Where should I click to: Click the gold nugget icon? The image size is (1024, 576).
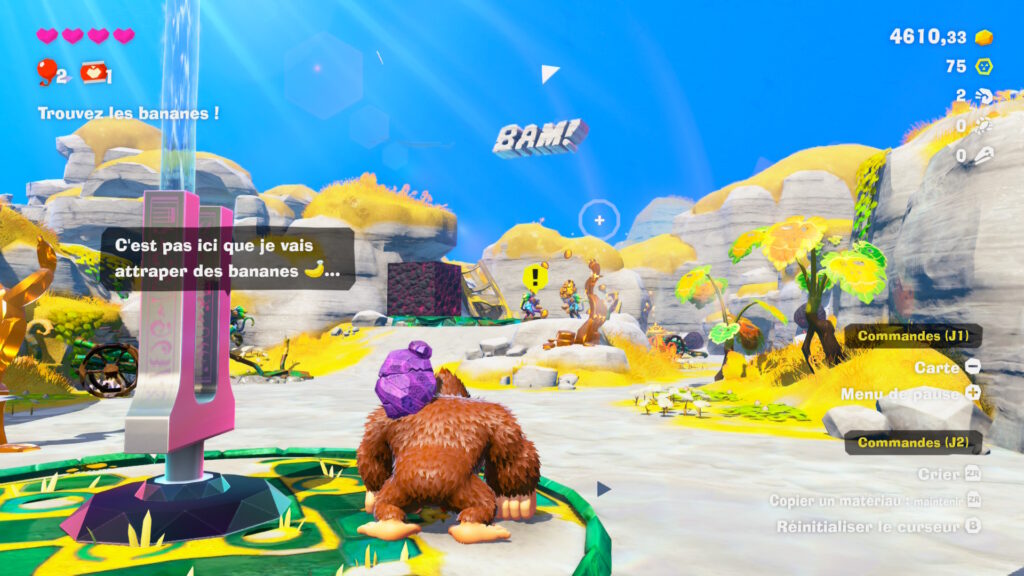pyautogui.click(x=984, y=37)
